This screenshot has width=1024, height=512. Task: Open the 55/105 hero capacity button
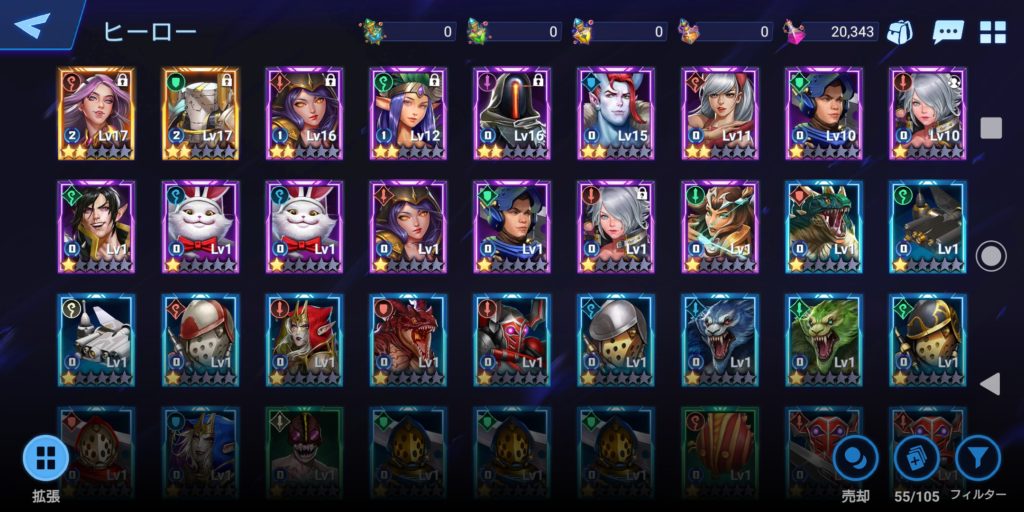pos(917,460)
